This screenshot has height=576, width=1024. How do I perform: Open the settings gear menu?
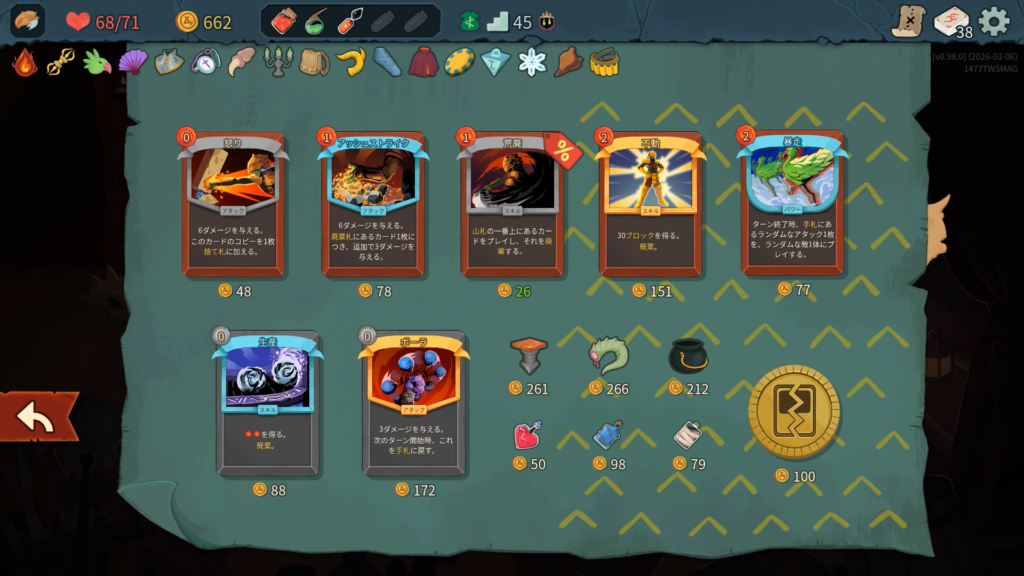click(994, 21)
